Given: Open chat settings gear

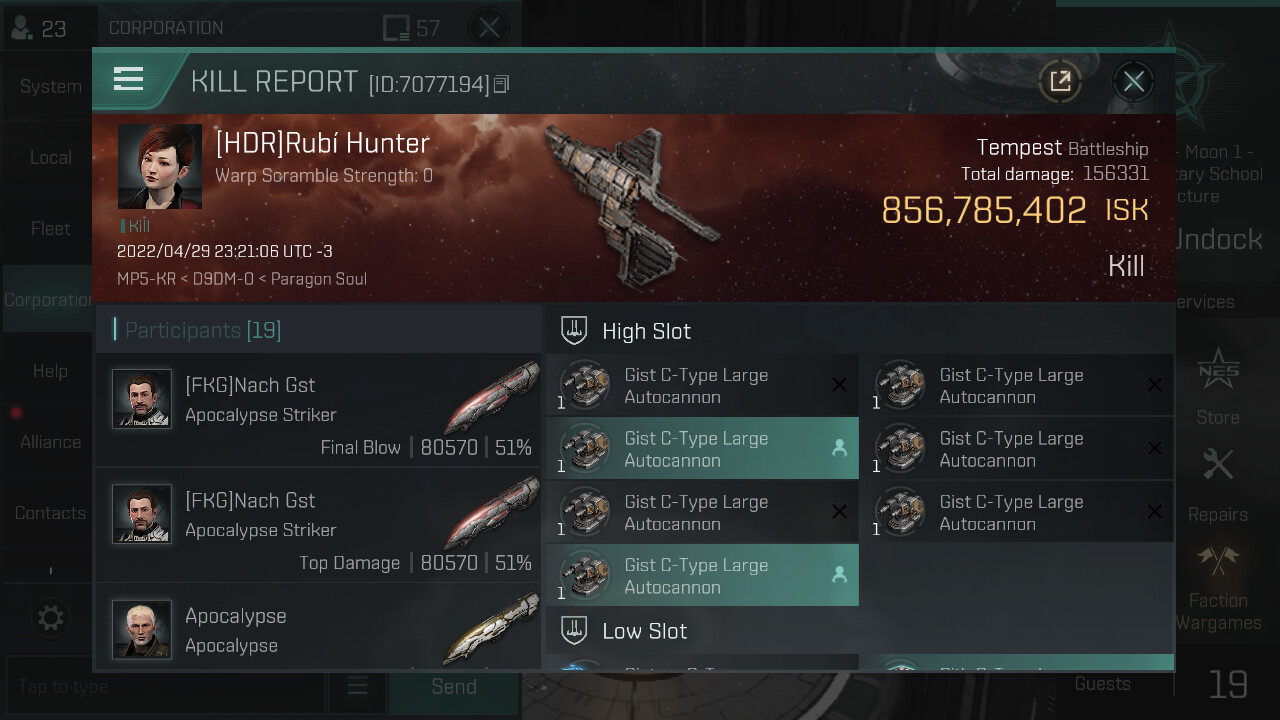Looking at the screenshot, I should click(x=50, y=618).
